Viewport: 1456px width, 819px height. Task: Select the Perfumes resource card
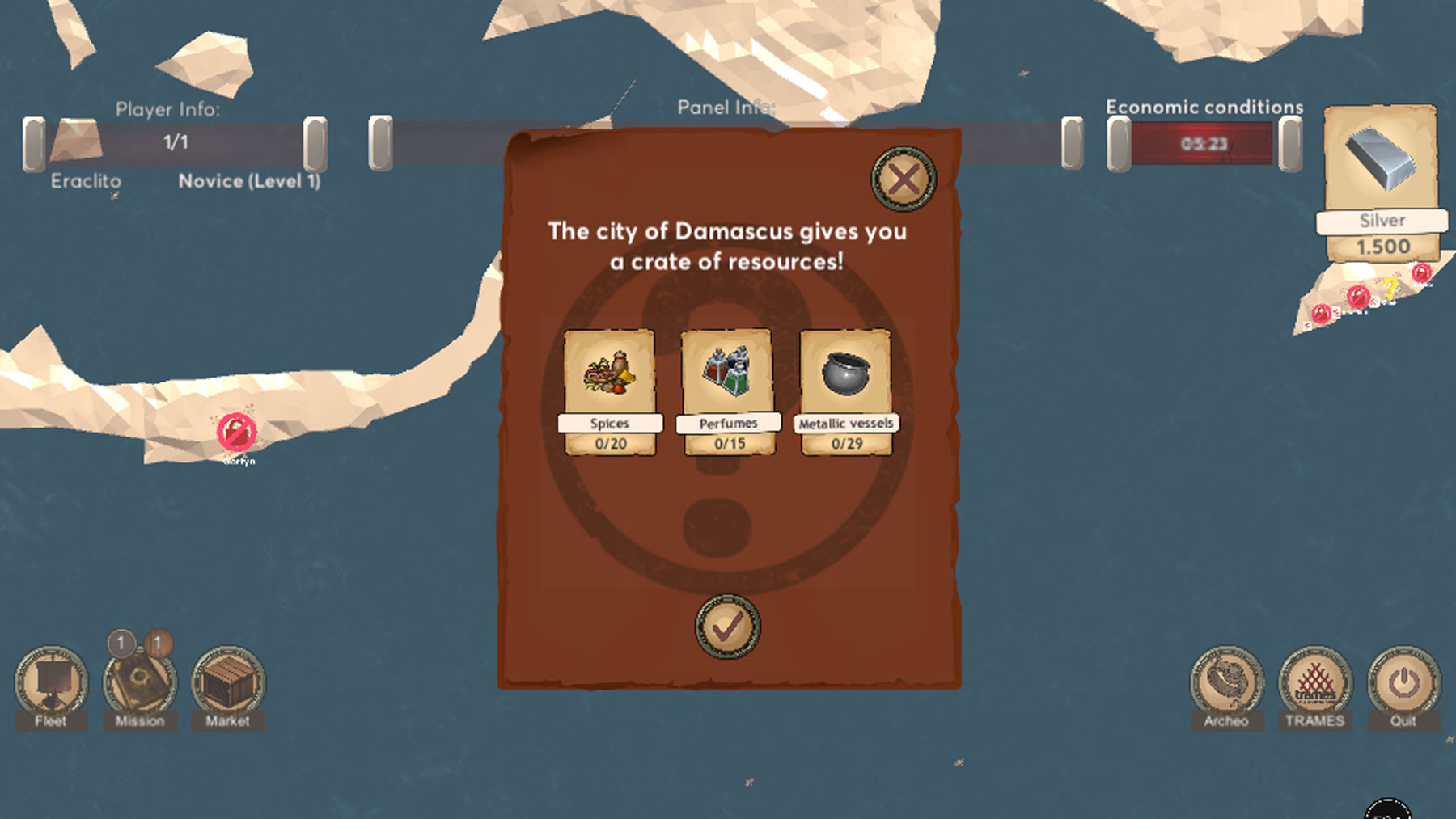[728, 391]
